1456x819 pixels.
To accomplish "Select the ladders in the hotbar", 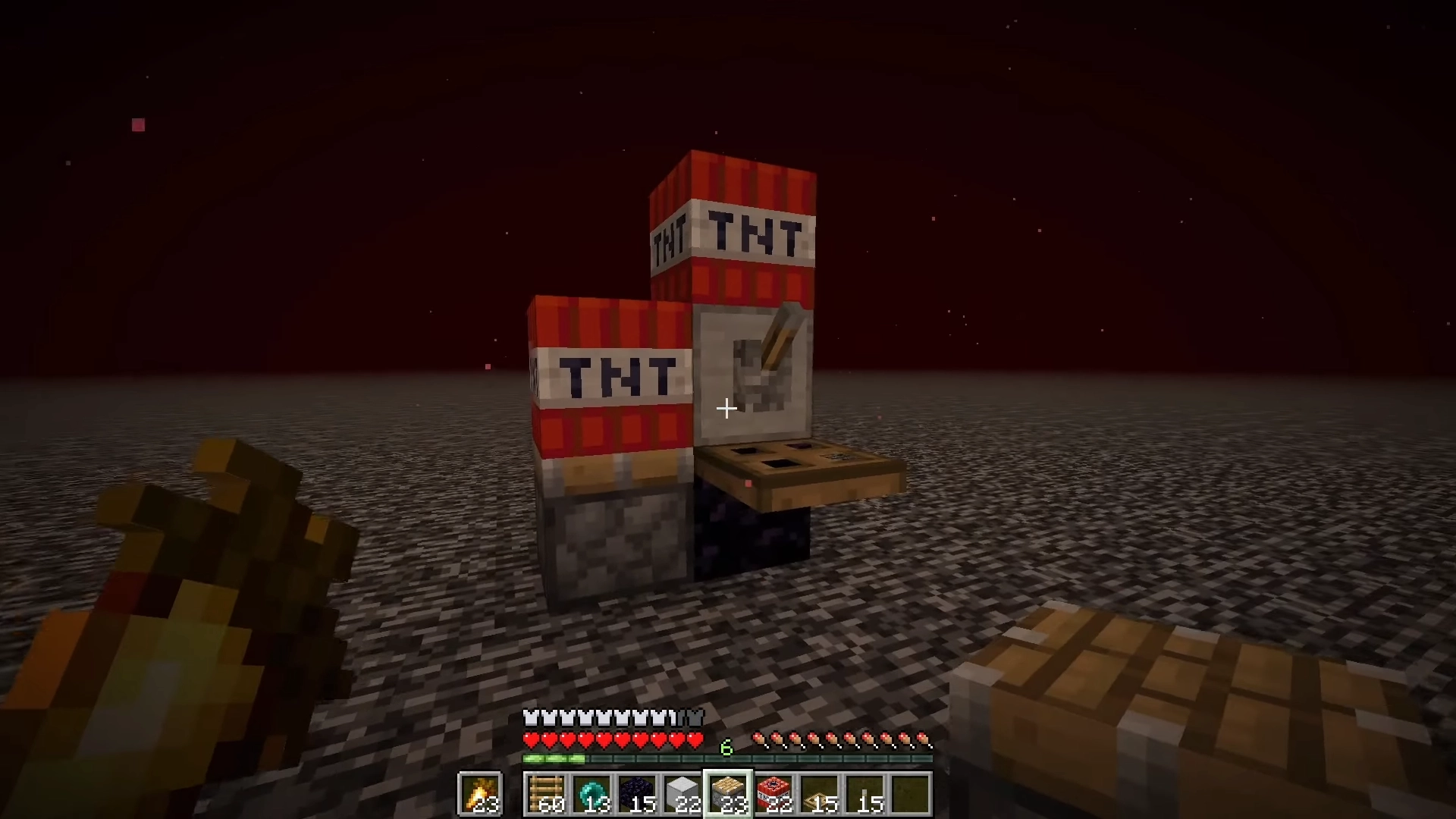I will point(548,792).
